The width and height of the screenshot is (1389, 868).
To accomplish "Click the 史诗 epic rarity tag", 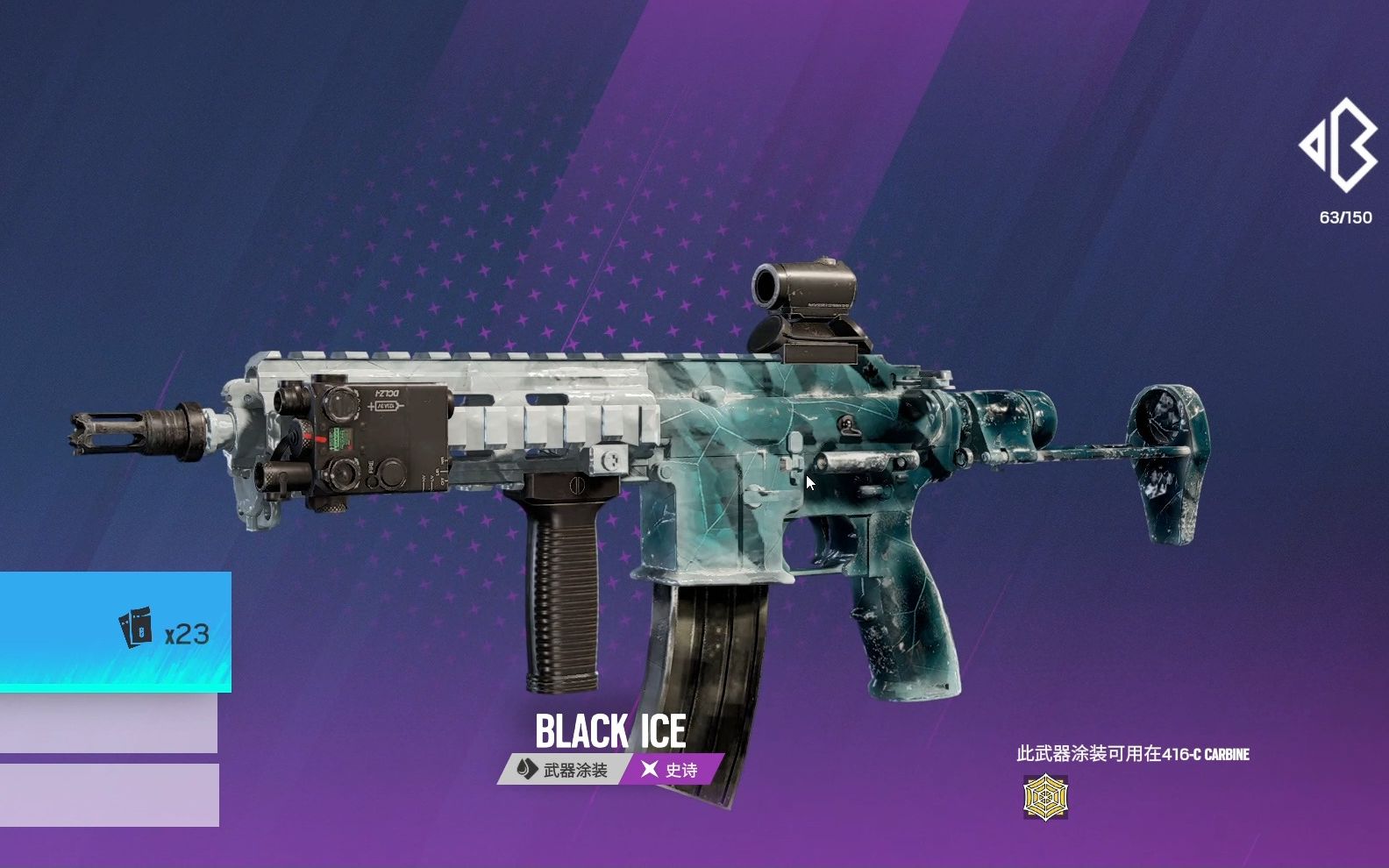I will 673,770.
